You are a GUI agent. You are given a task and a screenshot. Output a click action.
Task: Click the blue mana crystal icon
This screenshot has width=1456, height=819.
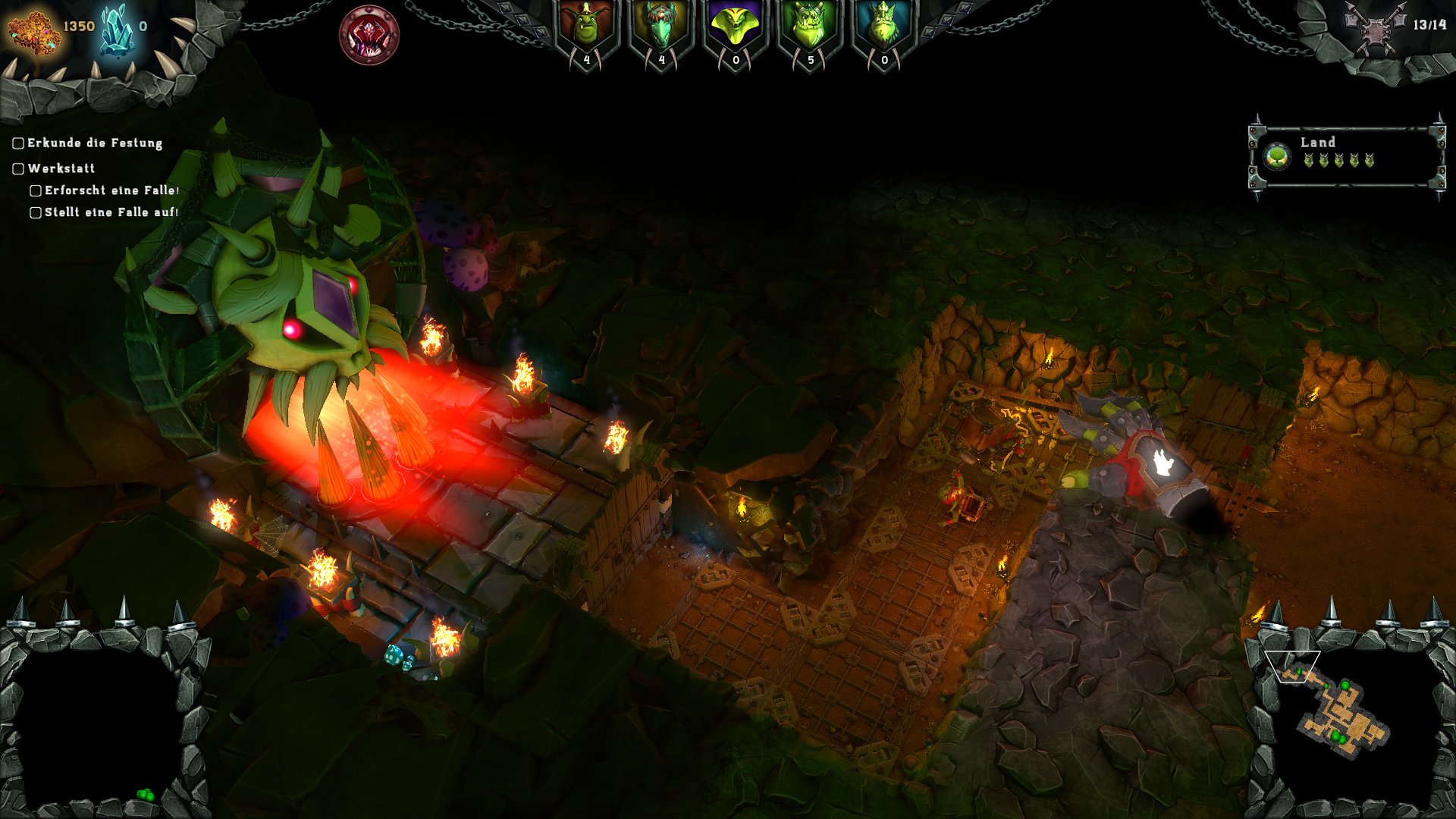tap(116, 30)
